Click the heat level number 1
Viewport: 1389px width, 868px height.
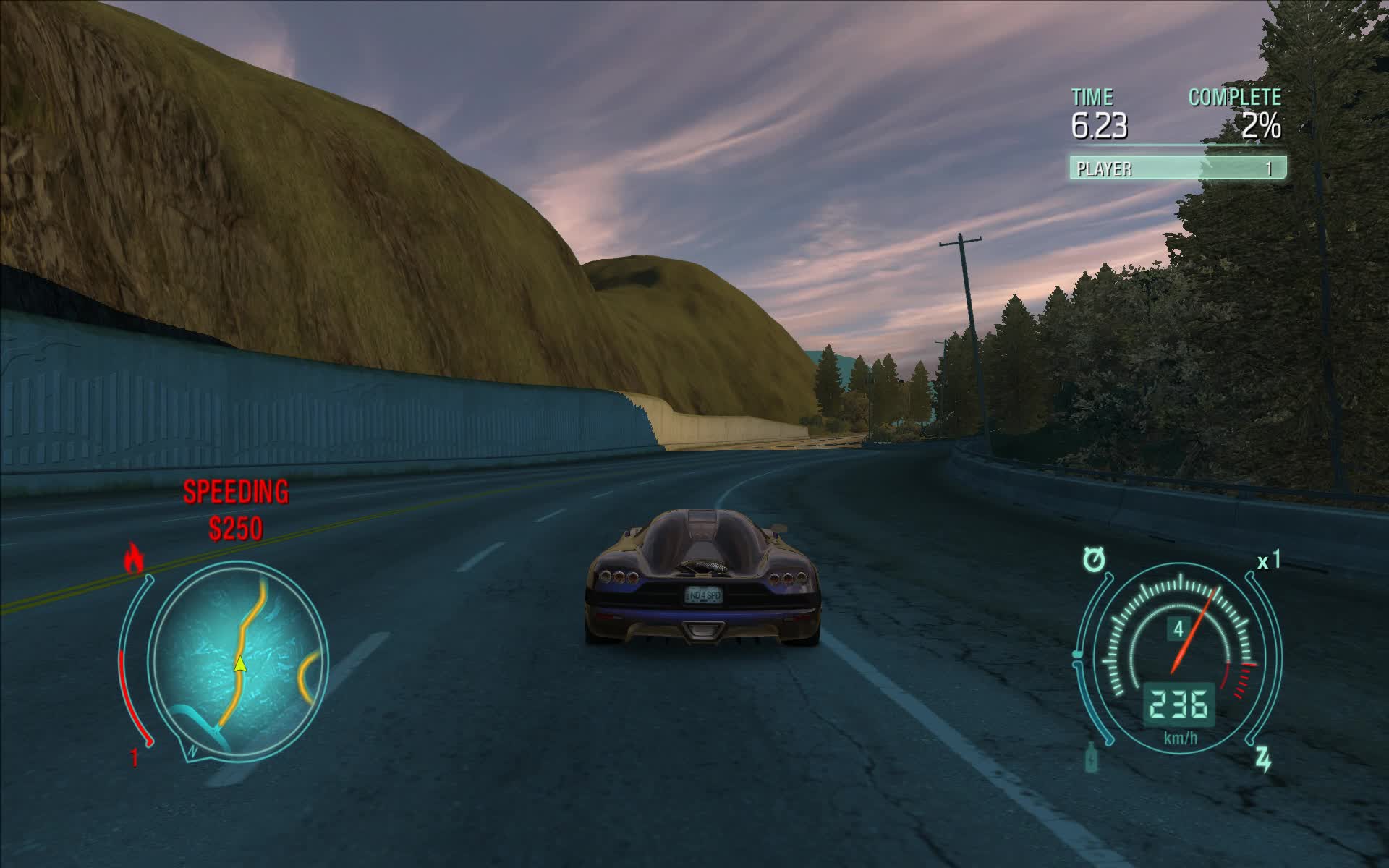(135, 757)
